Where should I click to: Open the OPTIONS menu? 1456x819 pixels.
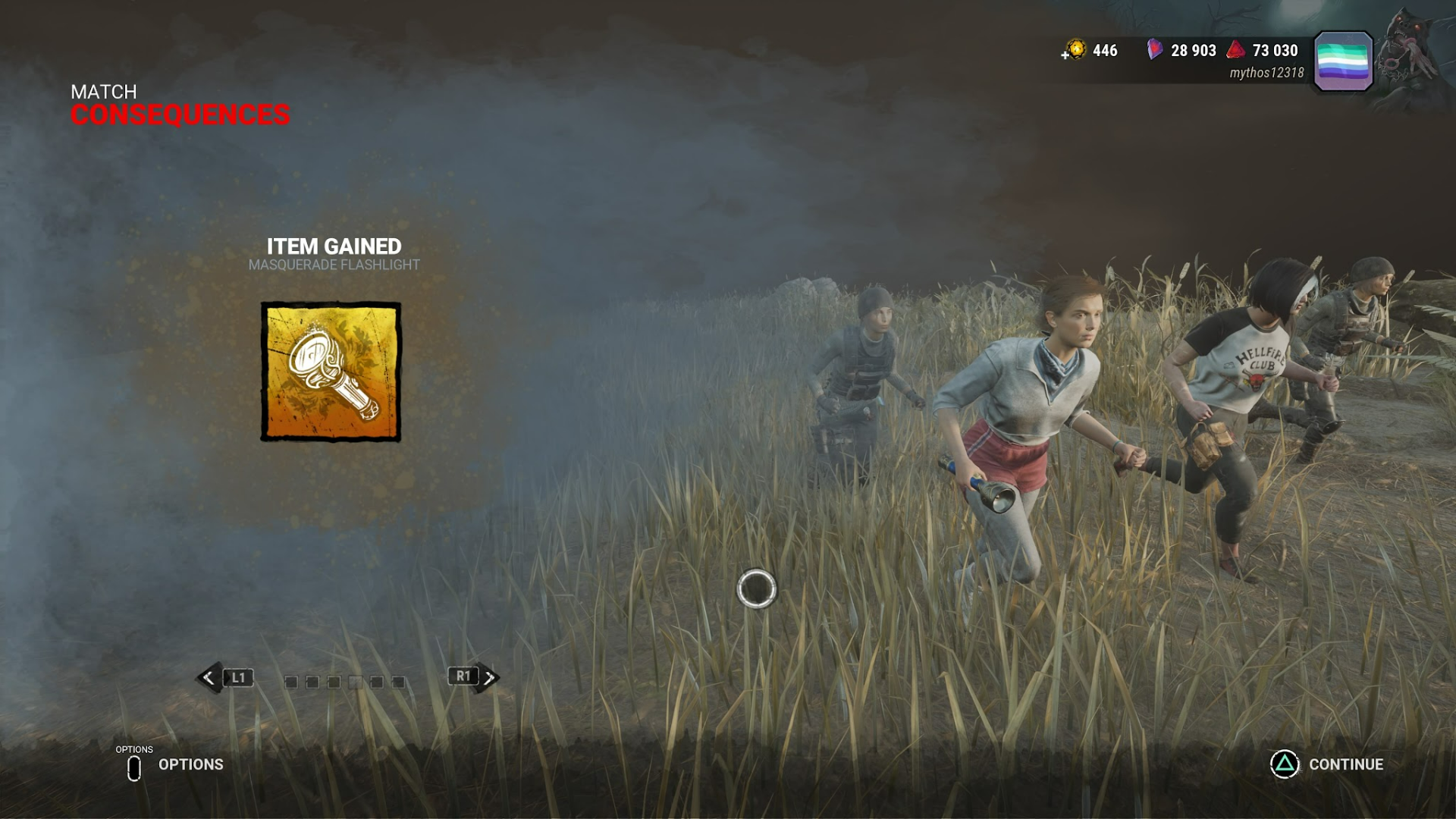click(190, 764)
